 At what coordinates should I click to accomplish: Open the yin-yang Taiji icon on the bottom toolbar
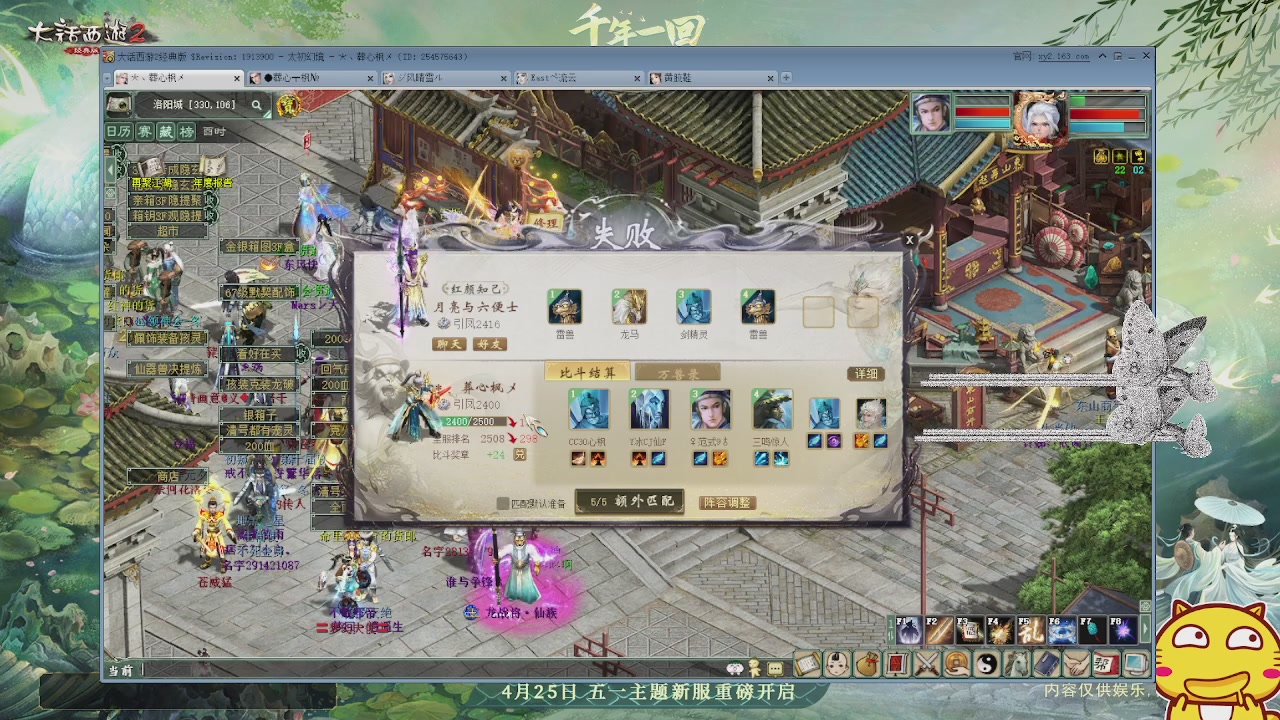pos(989,663)
